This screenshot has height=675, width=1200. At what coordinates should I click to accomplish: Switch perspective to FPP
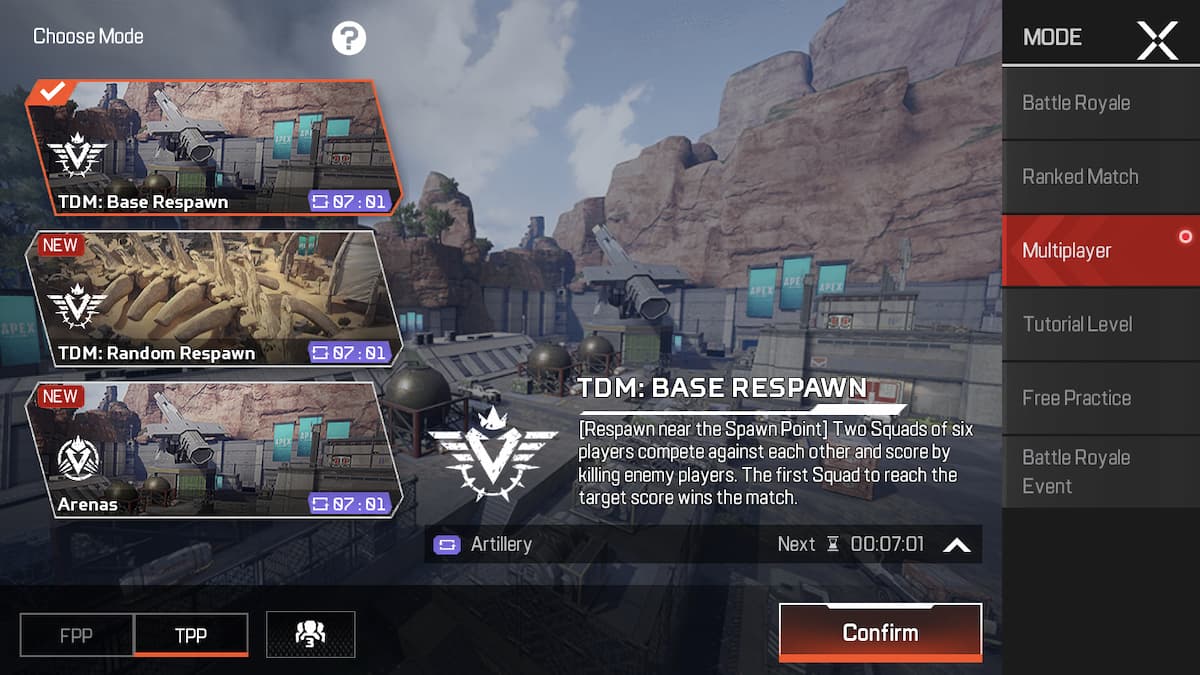pyautogui.click(x=77, y=635)
